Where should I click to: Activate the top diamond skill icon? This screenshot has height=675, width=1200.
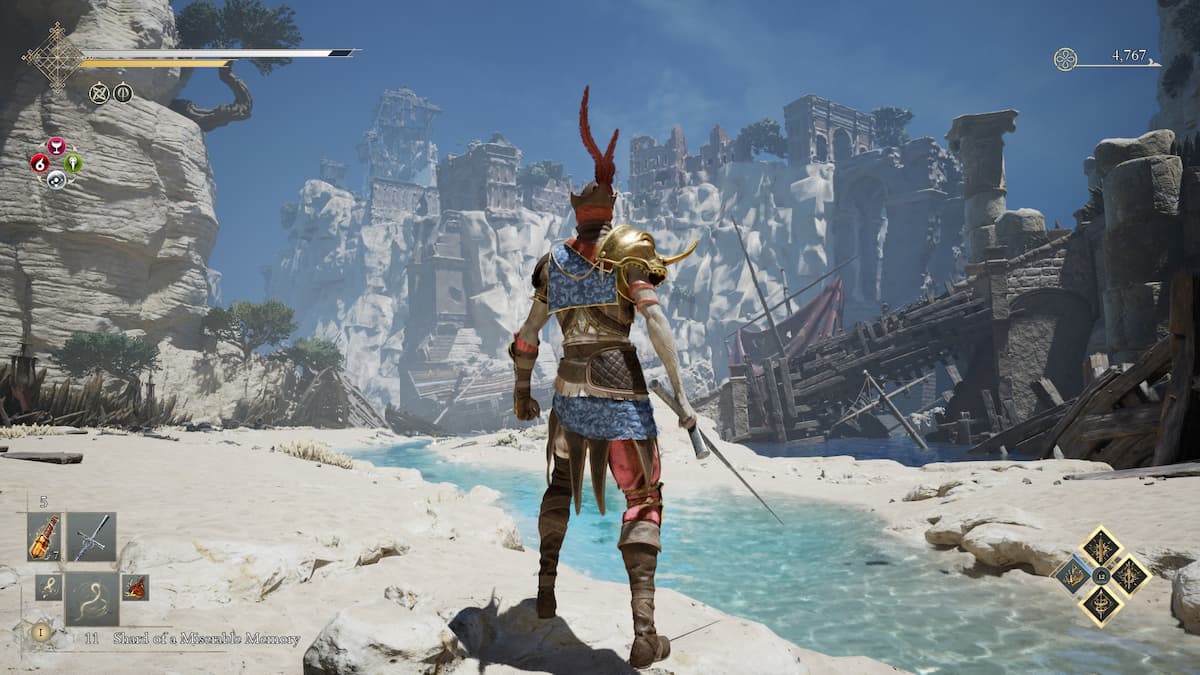pyautogui.click(x=1101, y=546)
